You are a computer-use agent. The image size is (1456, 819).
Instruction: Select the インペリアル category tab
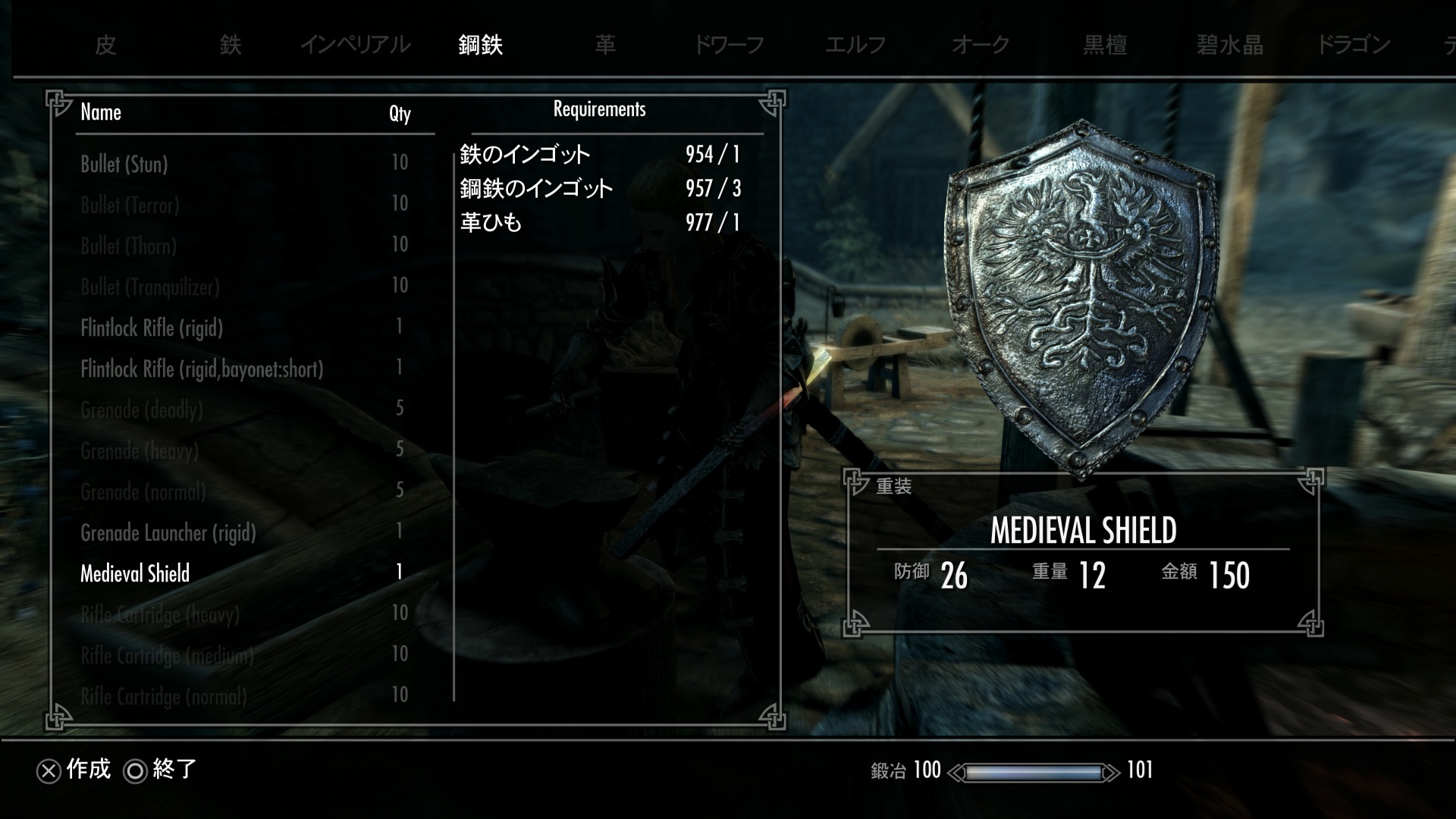point(355,45)
